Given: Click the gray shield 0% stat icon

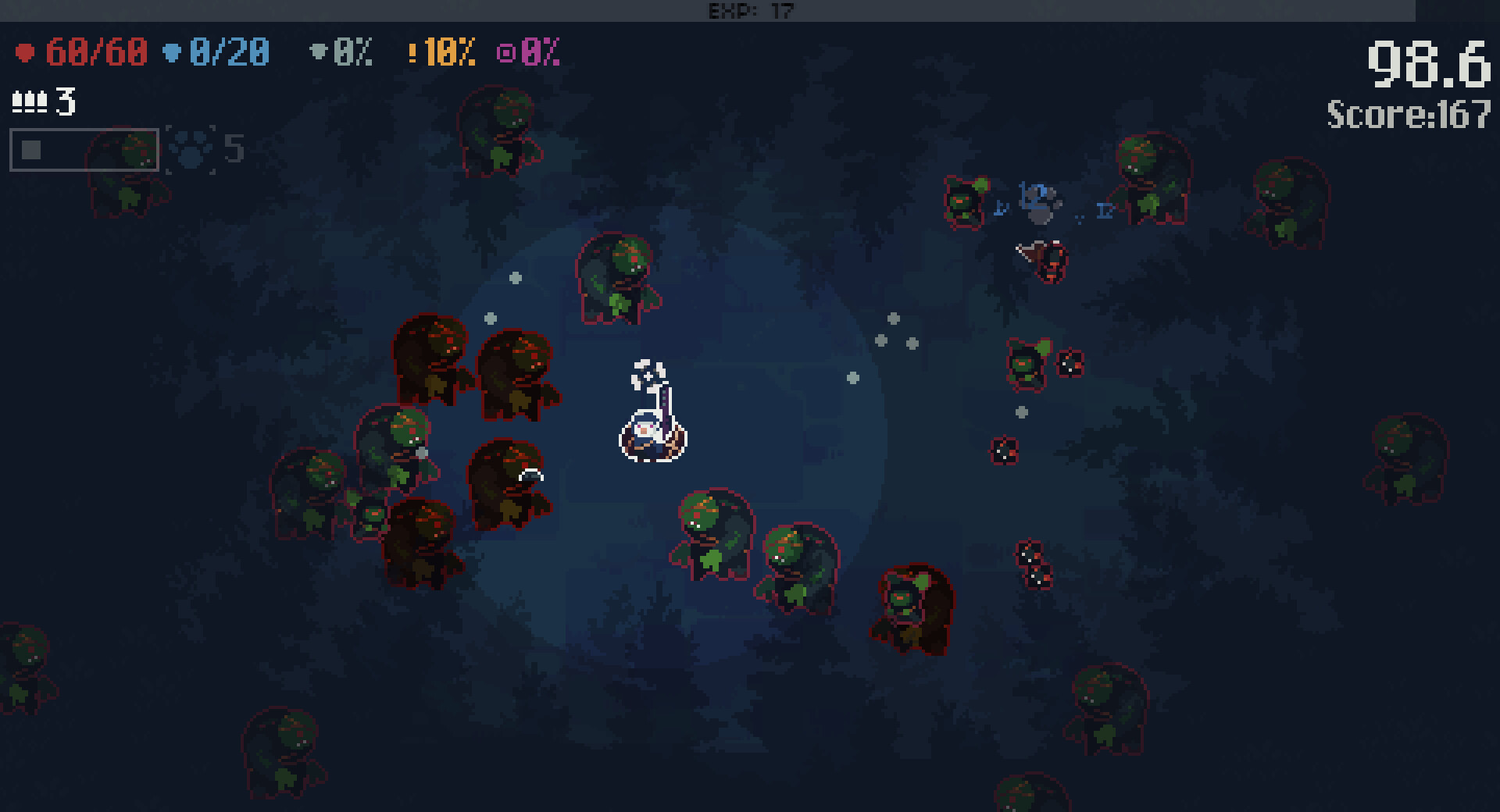Looking at the screenshot, I should tap(317, 52).
